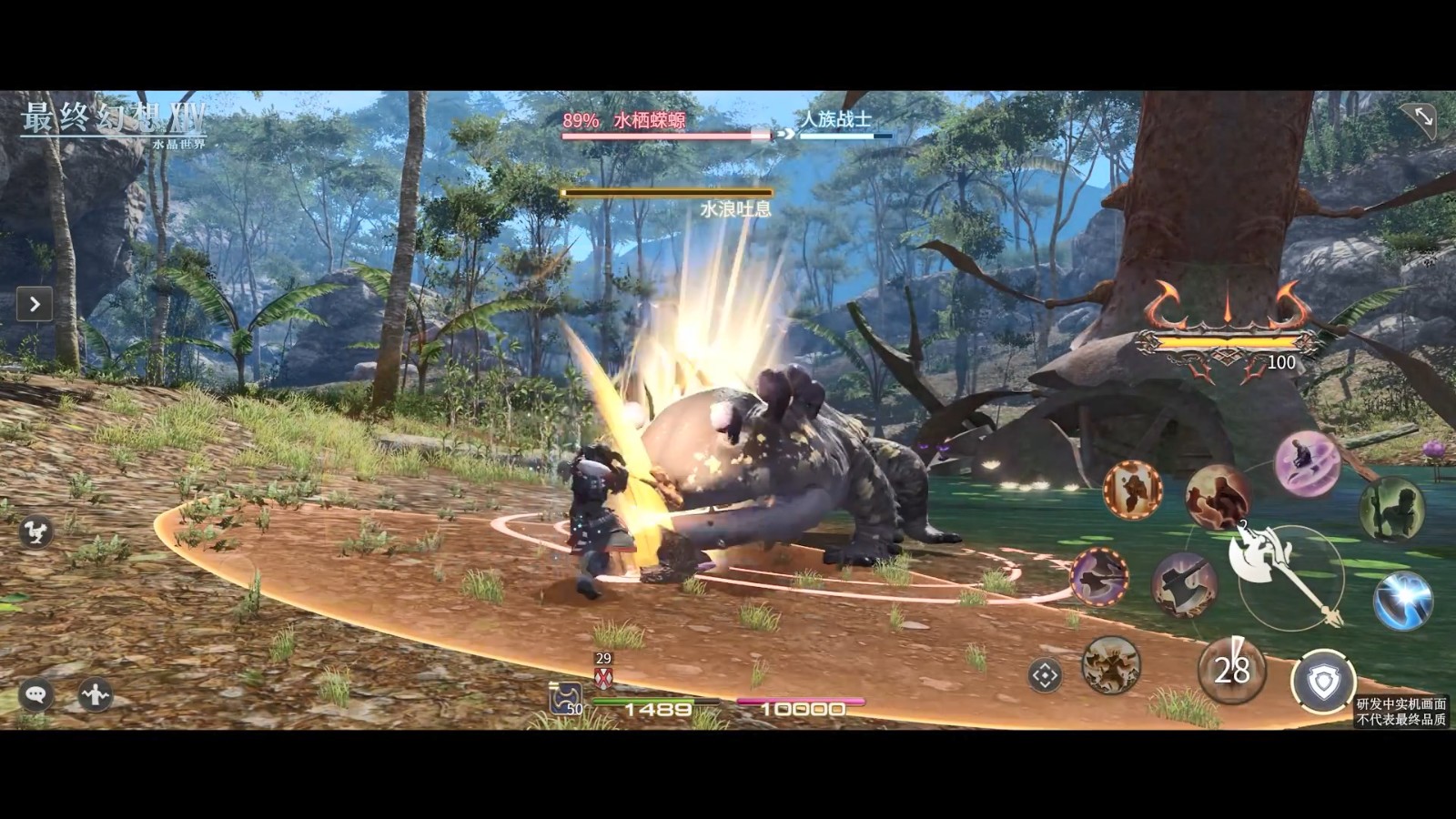Tap the large axe basic attack button

[1285, 571]
